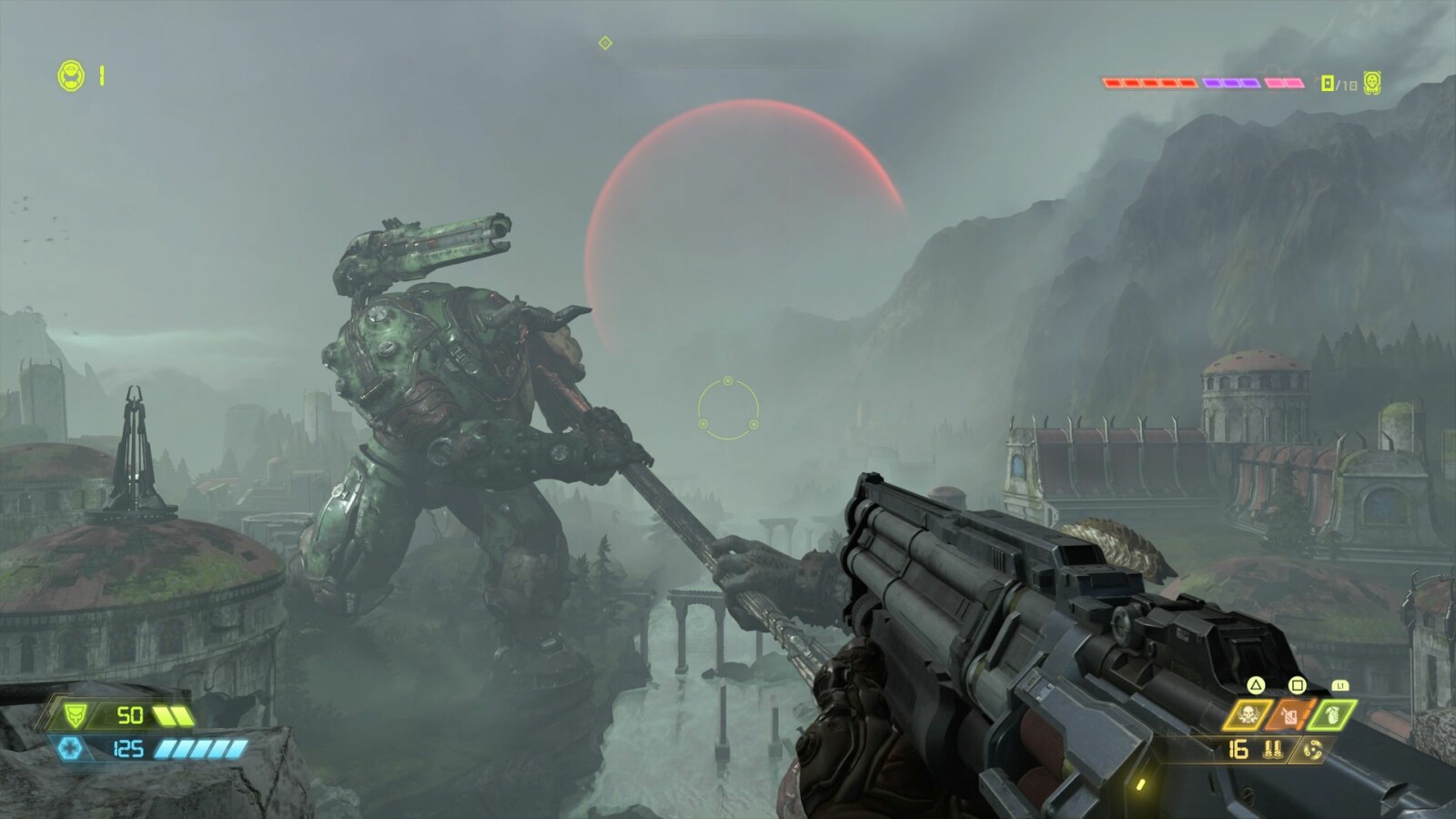Click the blue health cross icon

pos(70,749)
